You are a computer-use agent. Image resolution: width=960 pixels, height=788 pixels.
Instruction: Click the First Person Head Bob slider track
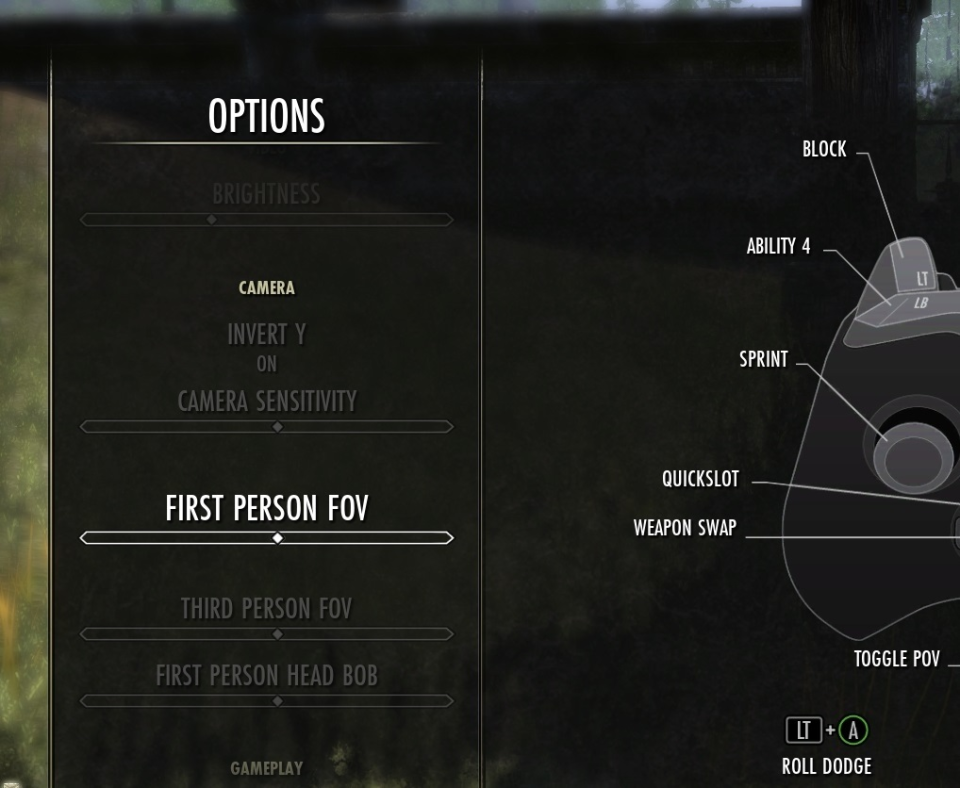tap(266, 701)
